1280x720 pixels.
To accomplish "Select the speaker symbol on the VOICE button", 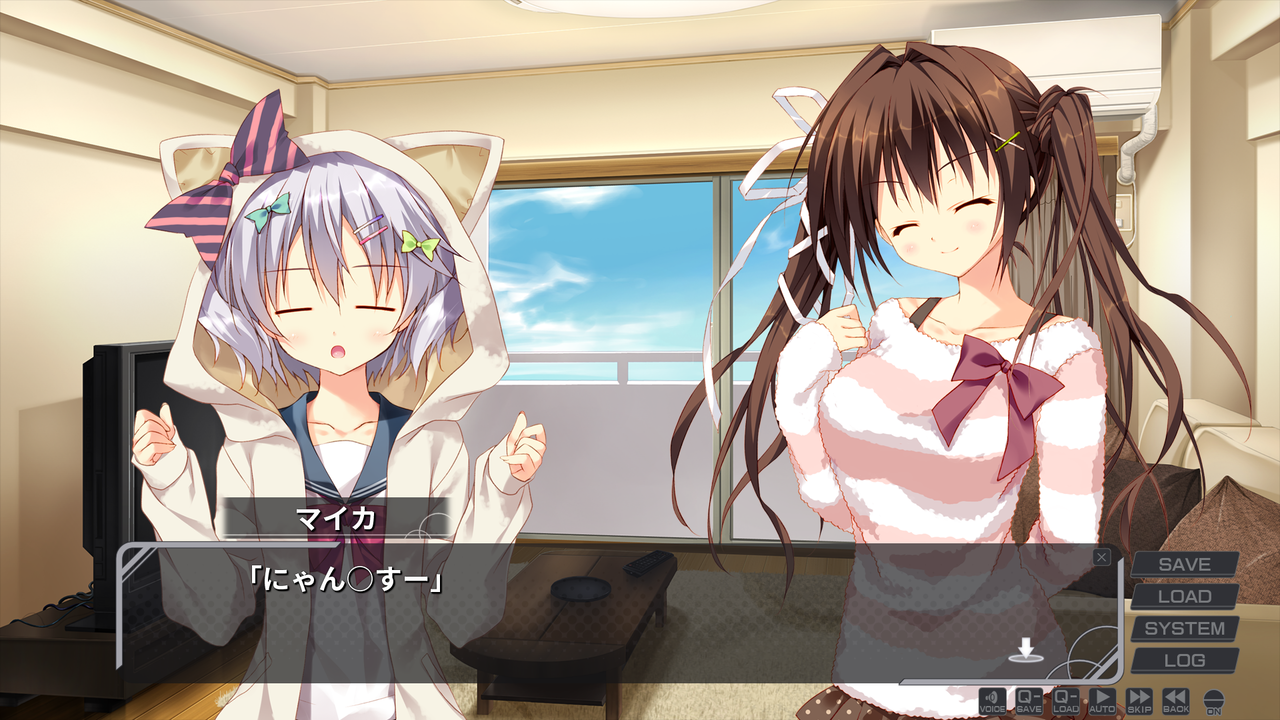I will 992,699.
